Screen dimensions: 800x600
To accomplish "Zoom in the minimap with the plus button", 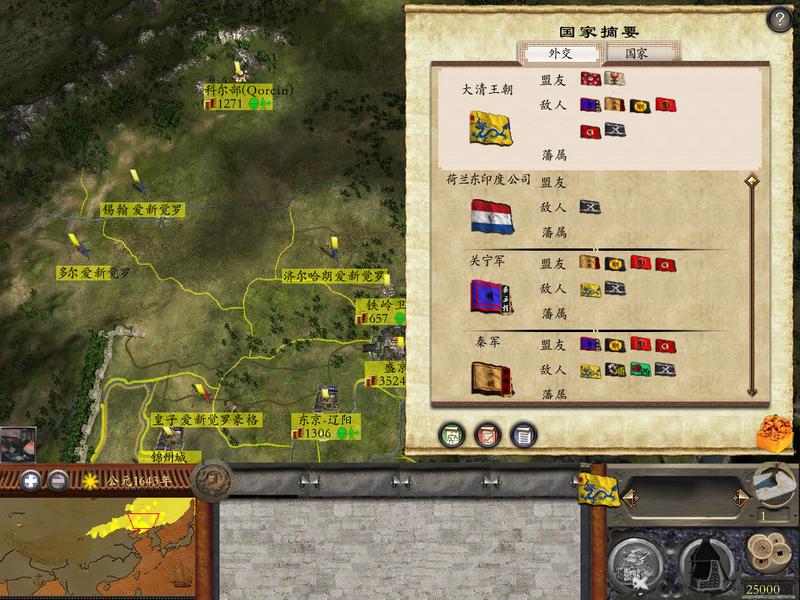I will (x=31, y=479).
